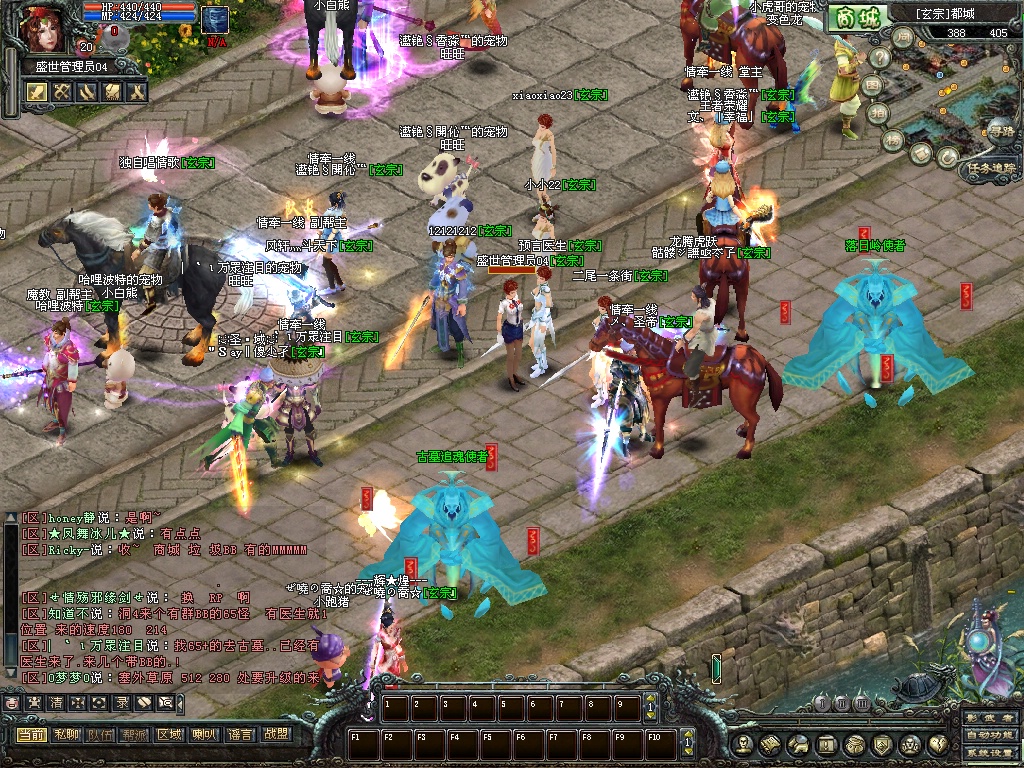Click the 清 clear chat button
The height and width of the screenshot is (768, 1024).
[56, 703]
